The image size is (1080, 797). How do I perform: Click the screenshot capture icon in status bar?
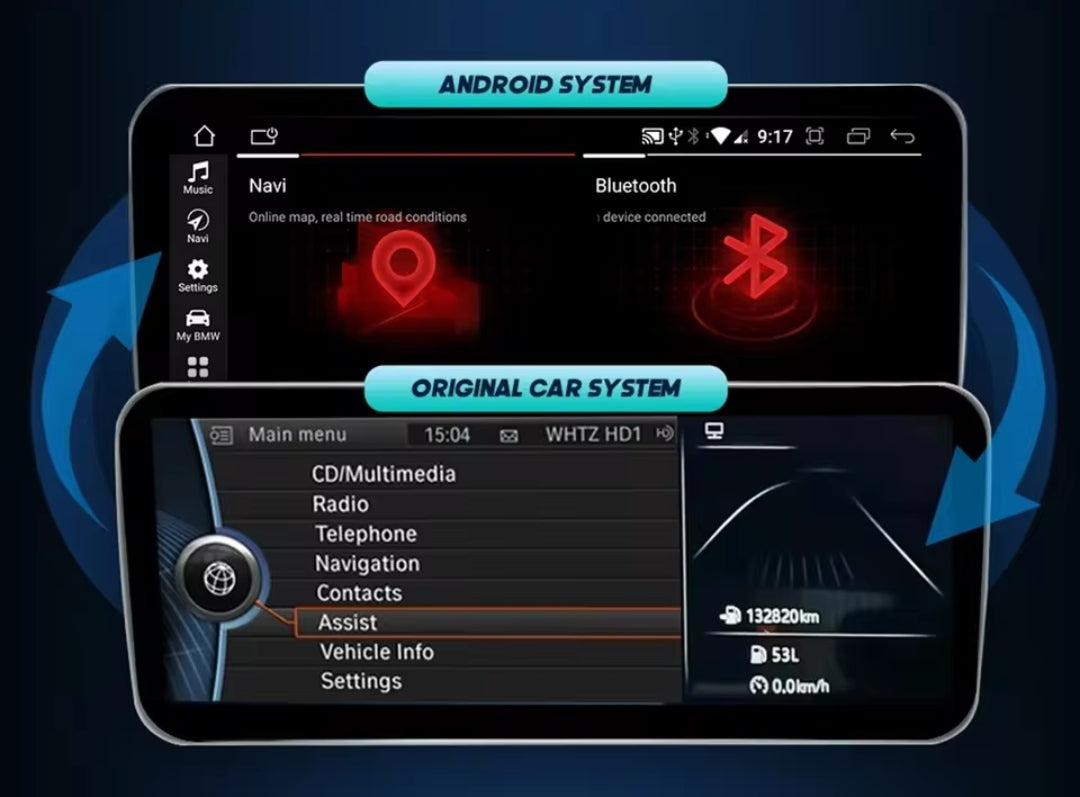pos(814,136)
